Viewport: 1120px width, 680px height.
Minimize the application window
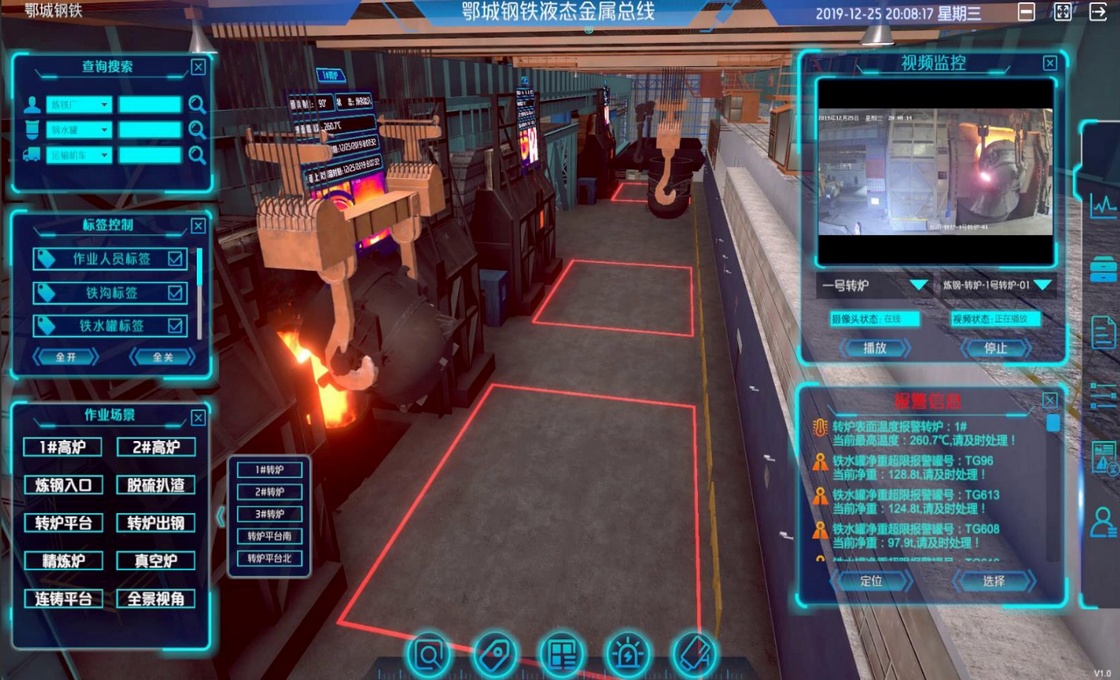[1026, 12]
